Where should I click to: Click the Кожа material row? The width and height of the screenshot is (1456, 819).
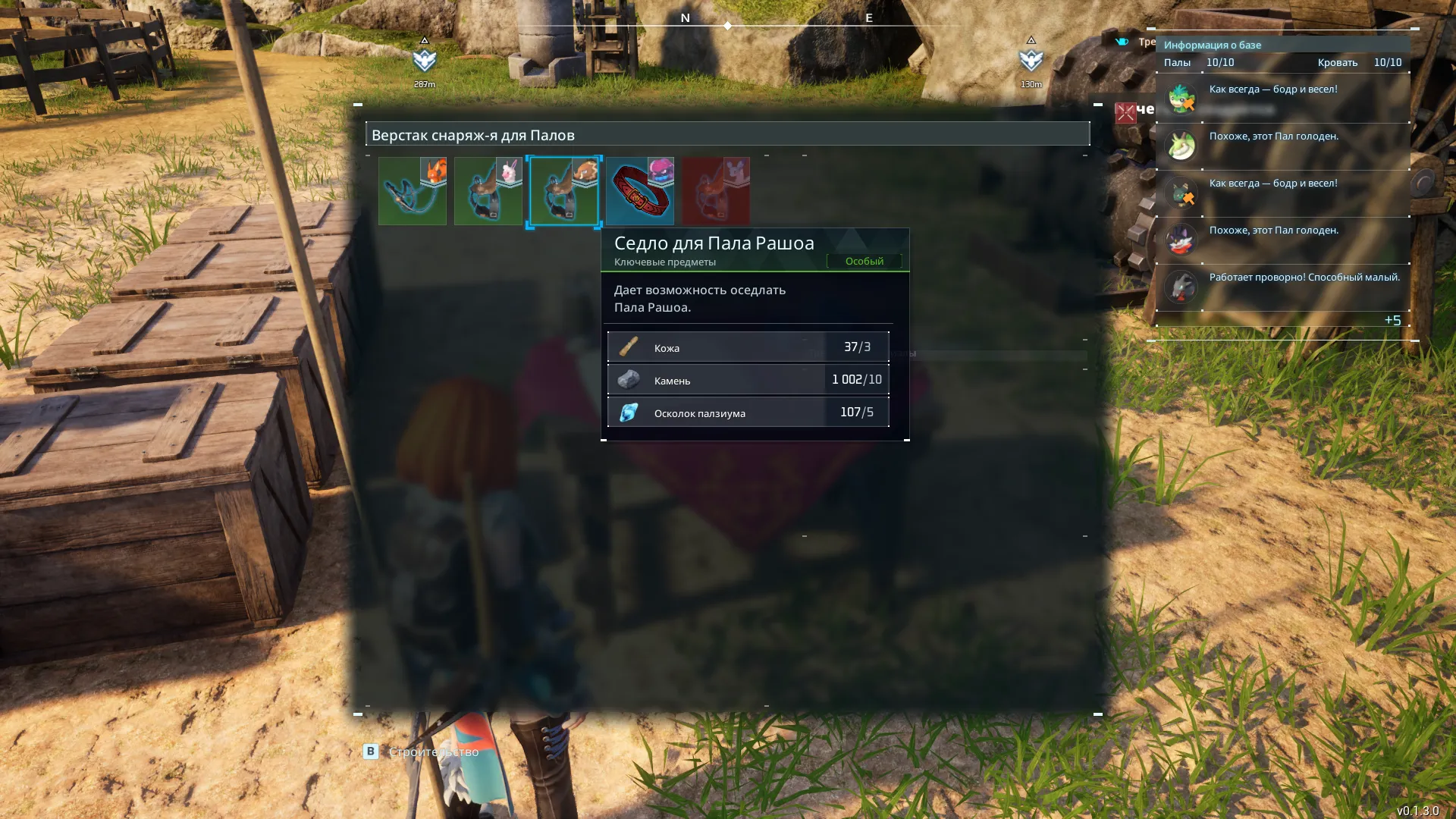coord(748,347)
